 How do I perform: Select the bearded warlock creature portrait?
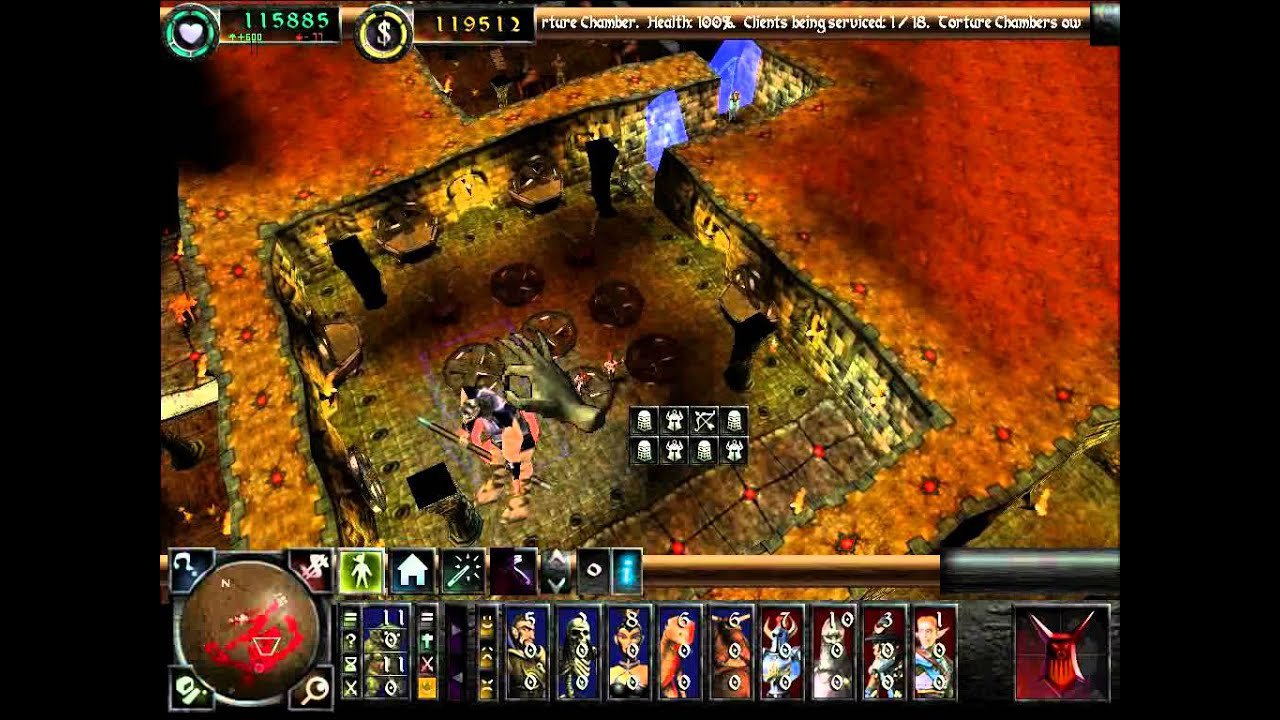tap(526, 652)
